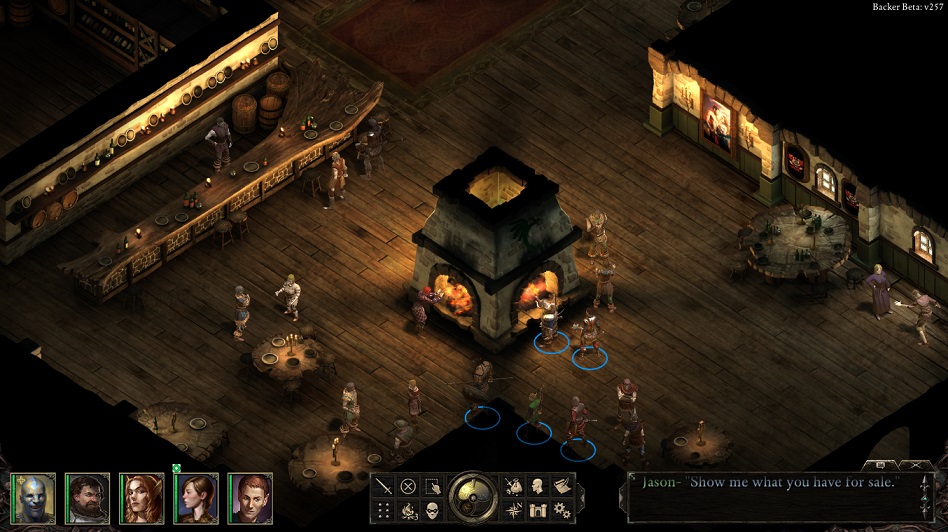Click the central round pause/speed dial
This screenshot has height=532, width=948.
point(473,497)
